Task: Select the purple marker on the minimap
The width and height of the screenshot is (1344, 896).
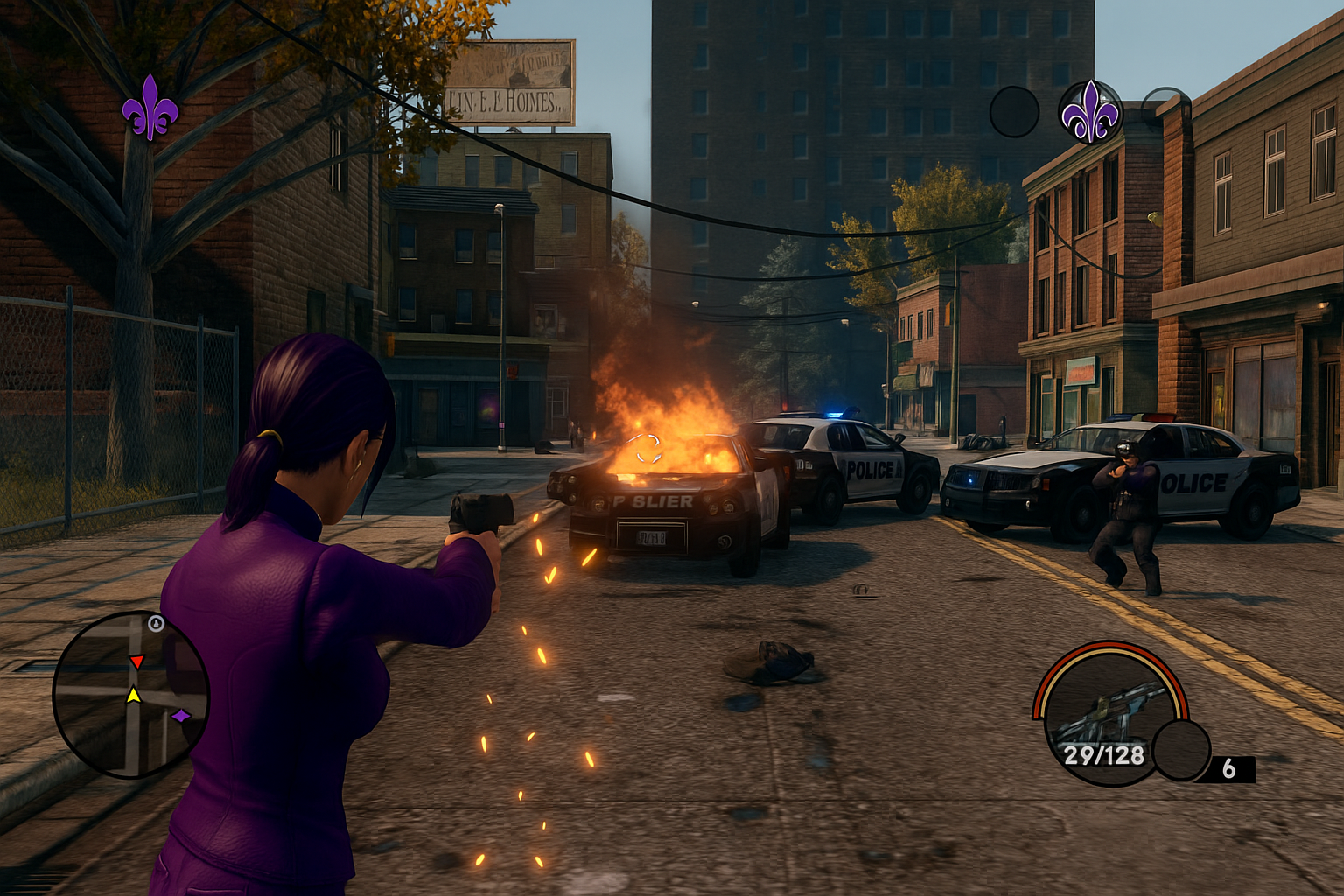Action: pos(181,717)
